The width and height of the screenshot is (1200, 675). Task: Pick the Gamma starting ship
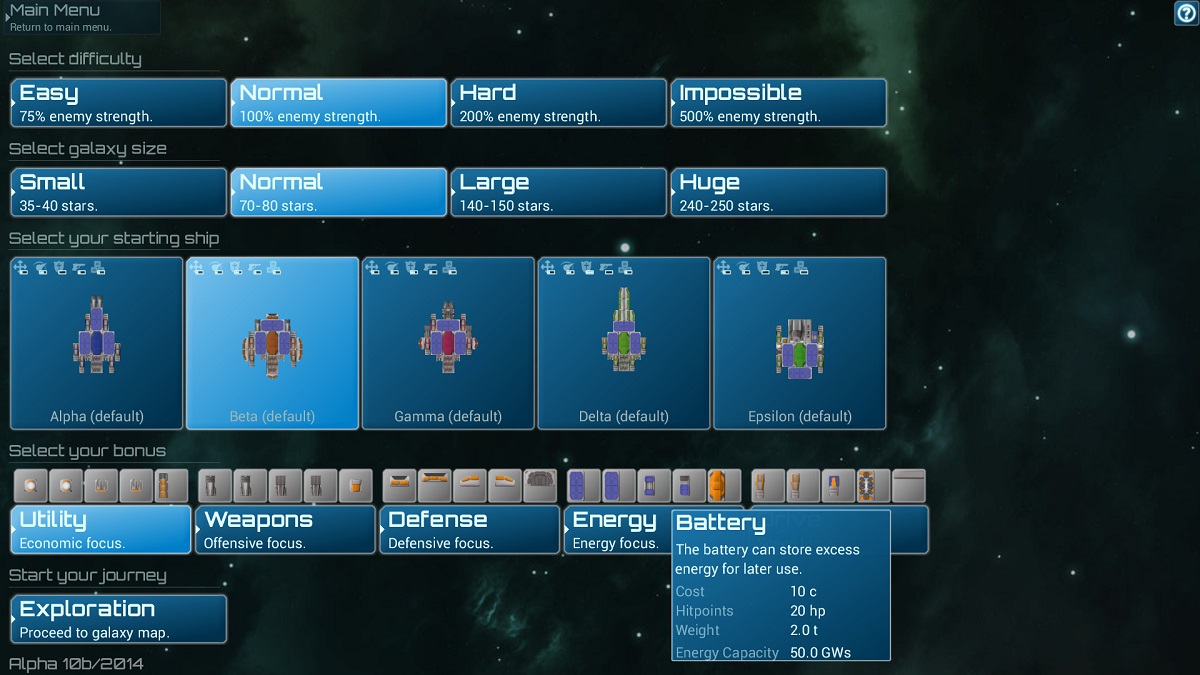[448, 343]
